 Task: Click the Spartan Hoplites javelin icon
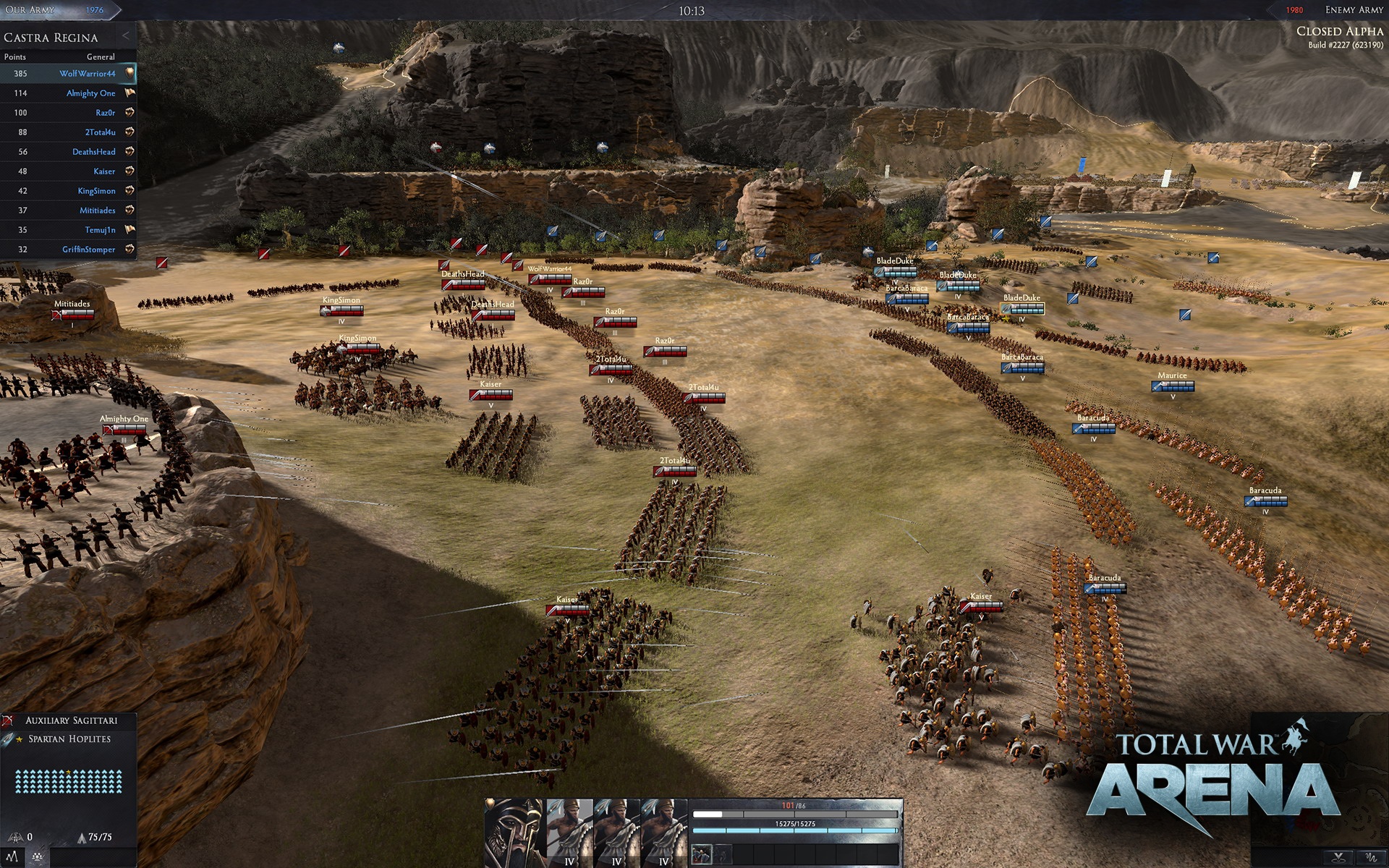tap(8, 739)
